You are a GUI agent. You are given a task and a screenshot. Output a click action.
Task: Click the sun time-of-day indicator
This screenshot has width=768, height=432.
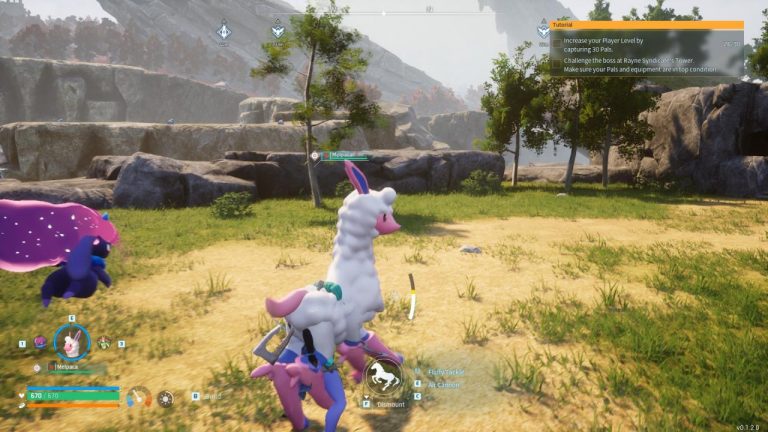(x=165, y=398)
